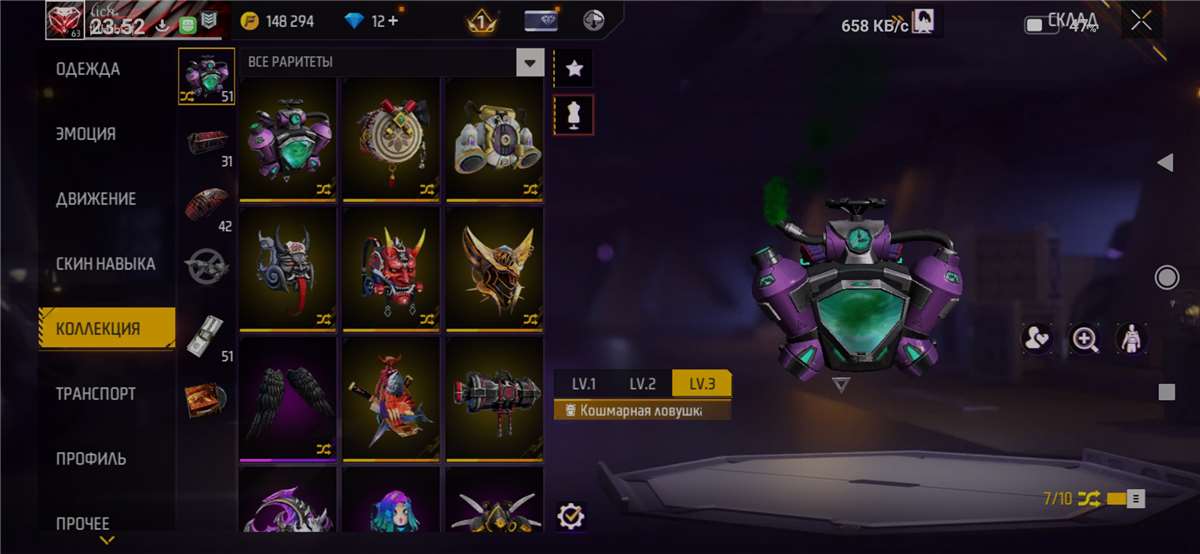Choose the golden horned helmet backpack
Image resolution: width=1200 pixels, height=554 pixels.
494,268
